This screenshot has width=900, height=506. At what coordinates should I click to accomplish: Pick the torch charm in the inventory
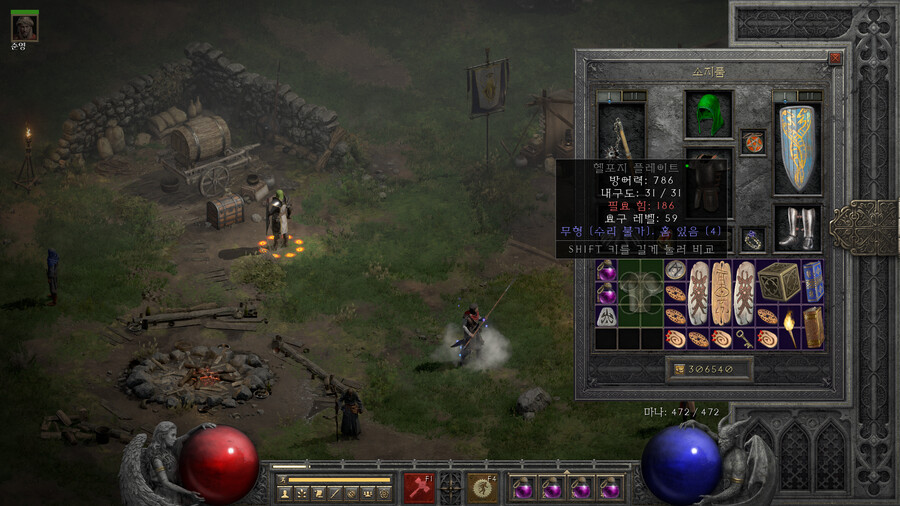pyautogui.click(x=790, y=326)
